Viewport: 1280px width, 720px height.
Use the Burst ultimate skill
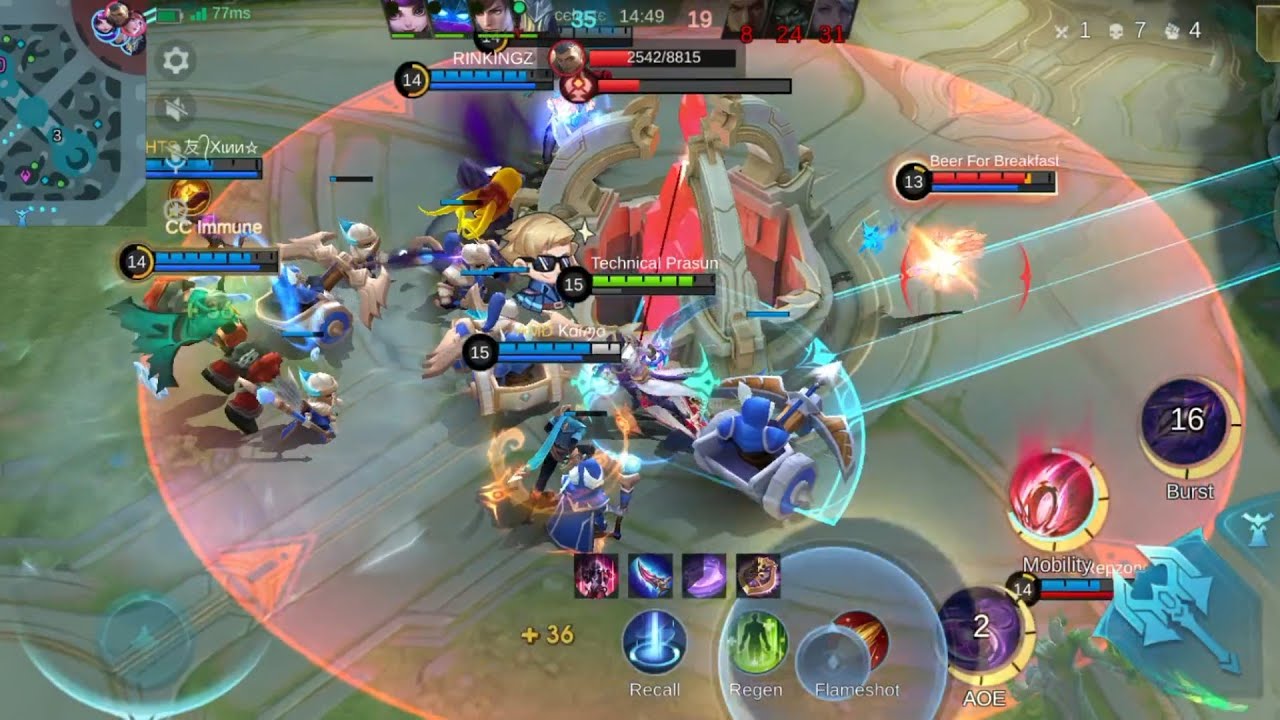tap(1187, 421)
